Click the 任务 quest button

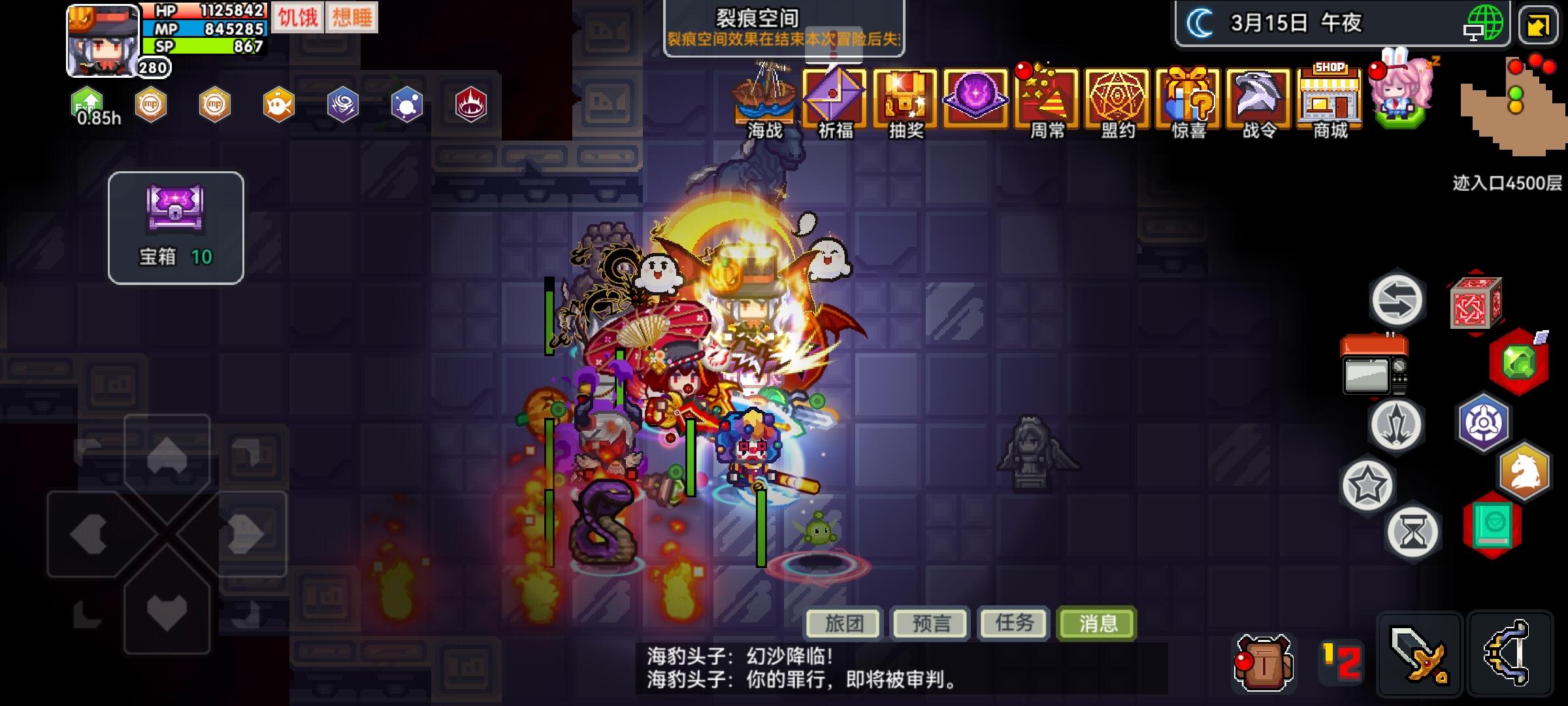coord(1013,624)
